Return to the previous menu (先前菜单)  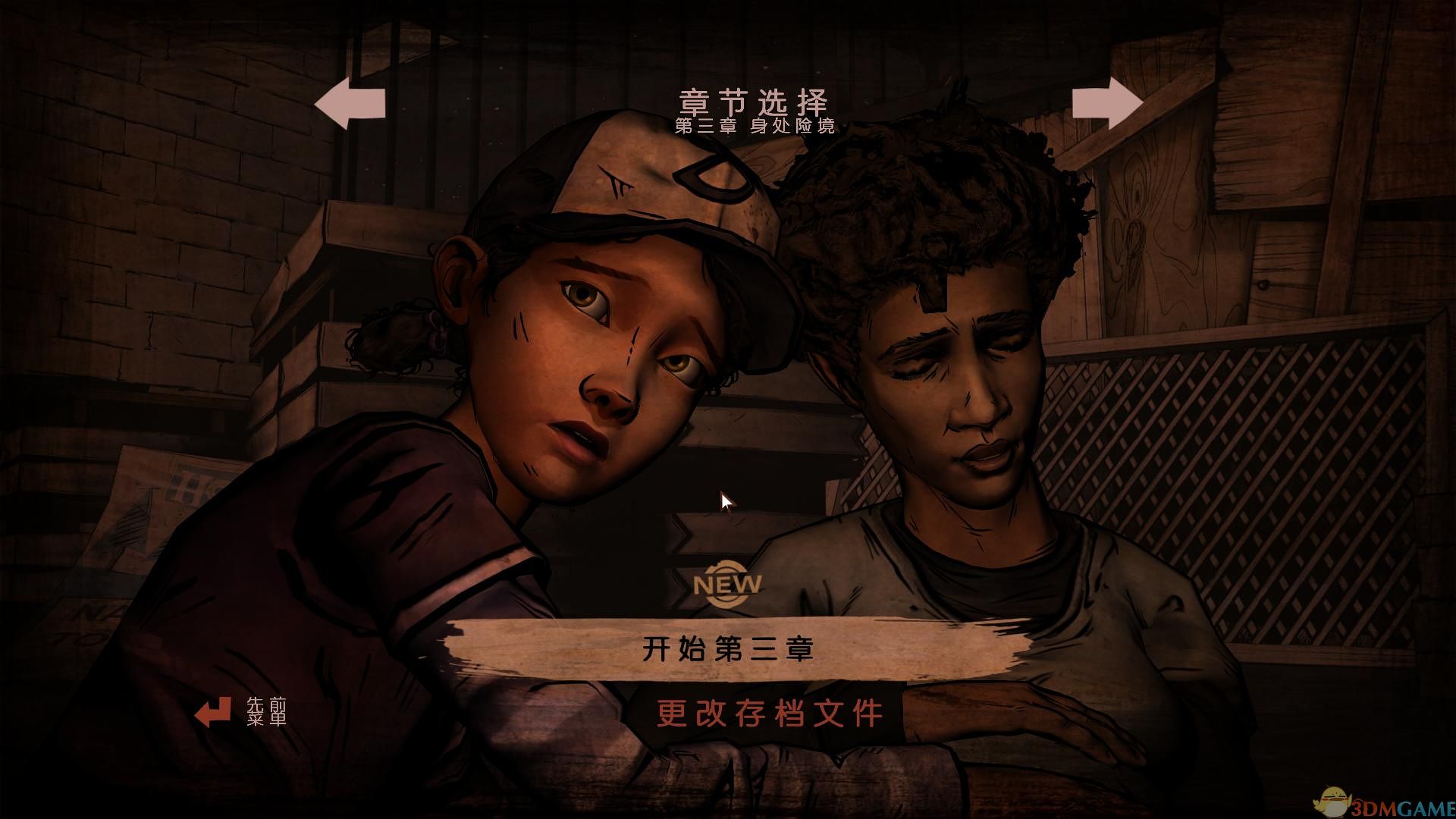pos(241,712)
